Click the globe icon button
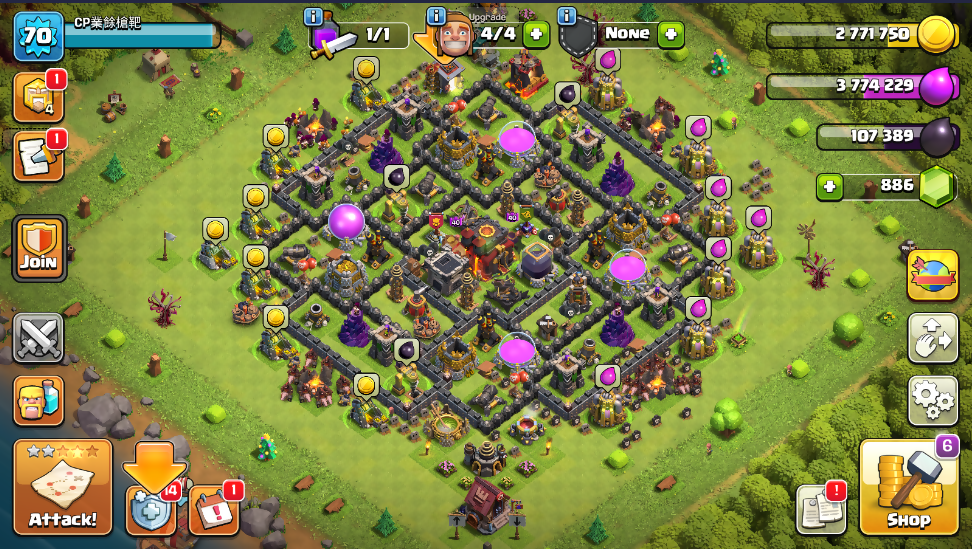Image resolution: width=972 pixels, height=549 pixels. click(932, 275)
